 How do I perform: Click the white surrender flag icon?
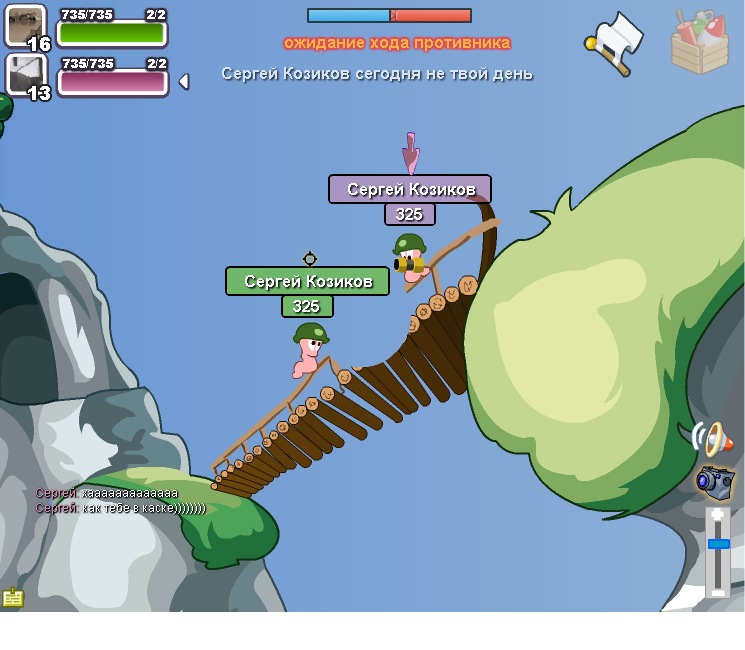(x=614, y=41)
